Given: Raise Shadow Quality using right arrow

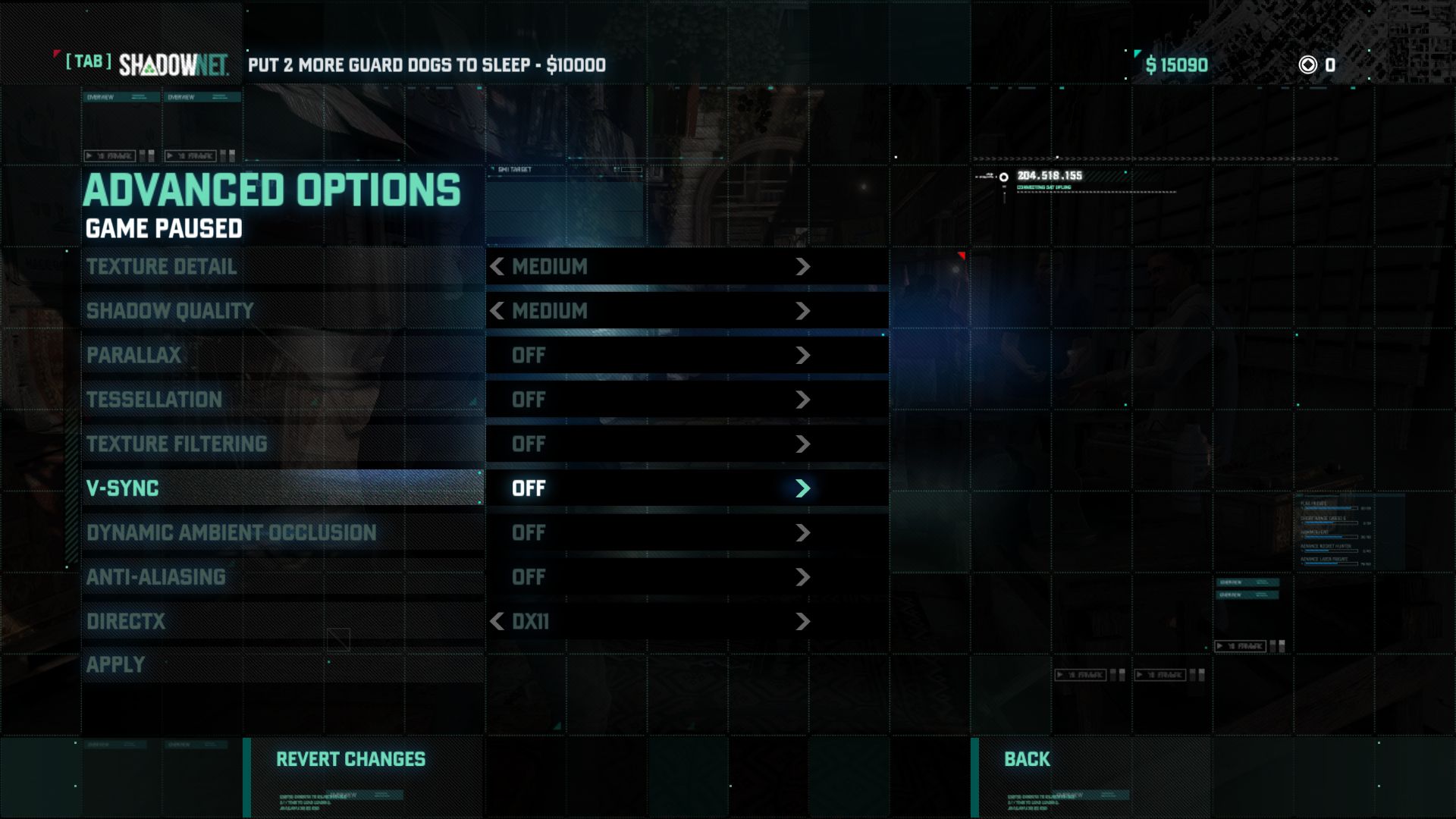Looking at the screenshot, I should pyautogui.click(x=803, y=311).
